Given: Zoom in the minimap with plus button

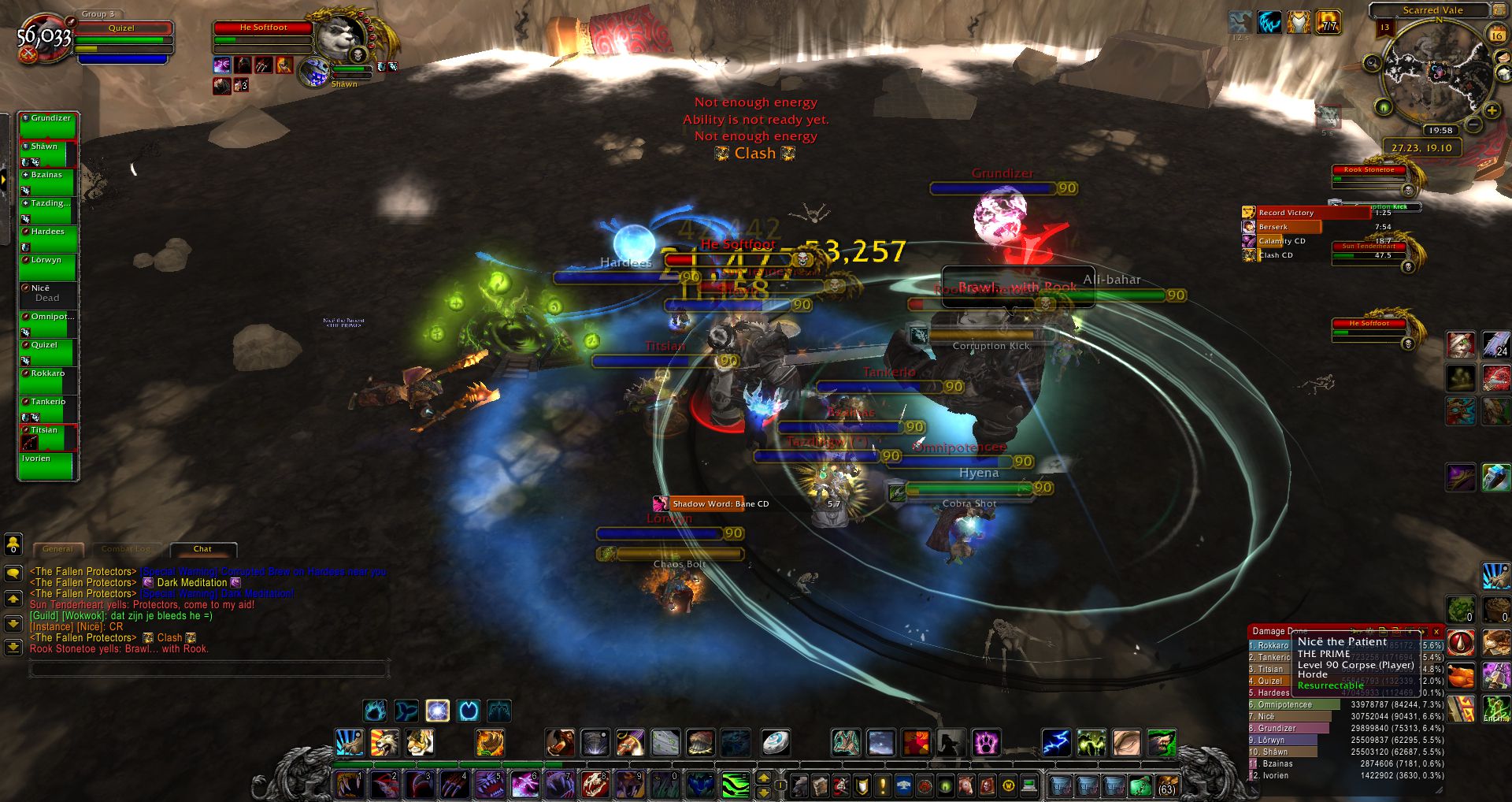Looking at the screenshot, I should click(x=1491, y=110).
